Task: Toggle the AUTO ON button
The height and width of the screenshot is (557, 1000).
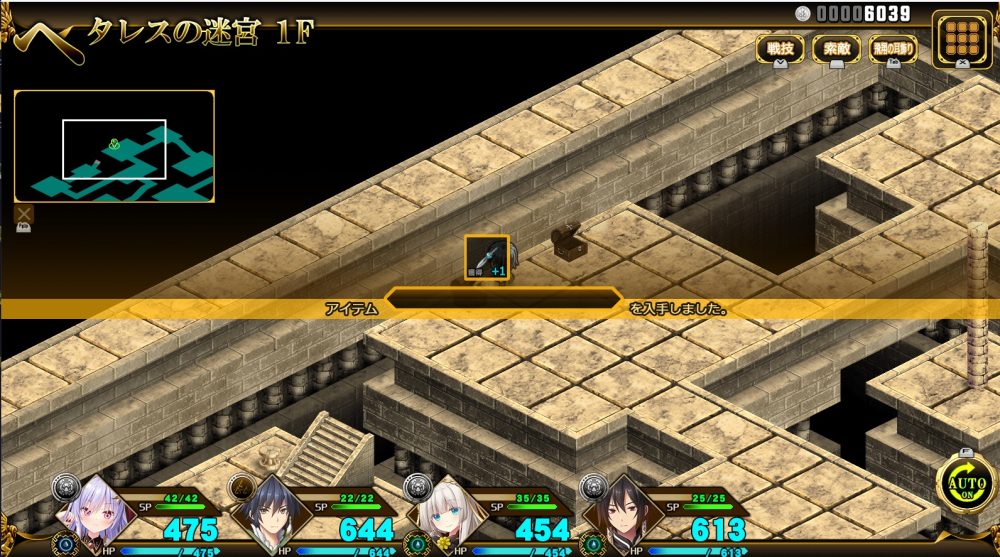Action: 966,486
